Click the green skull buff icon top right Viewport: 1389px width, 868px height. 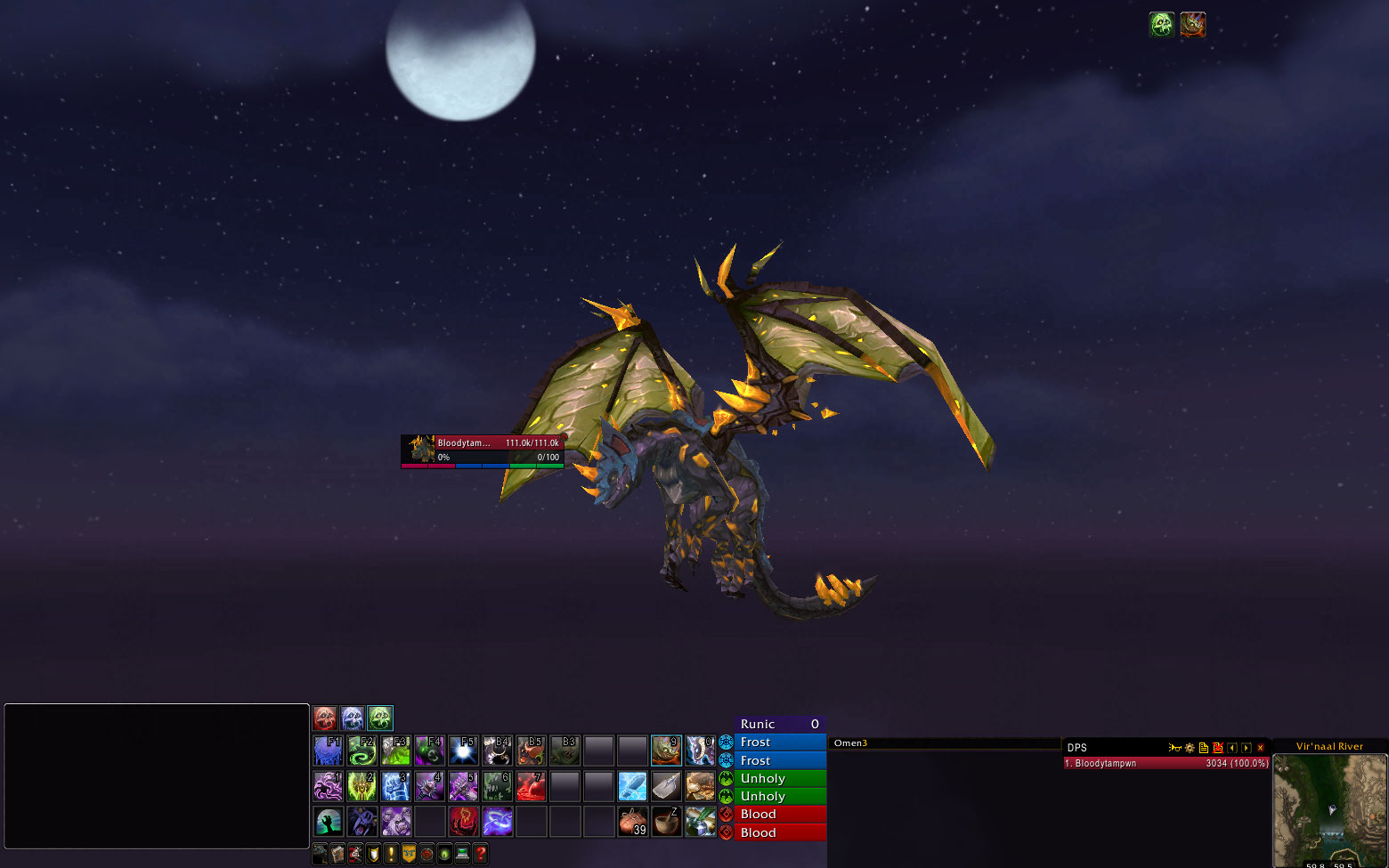pos(1162,24)
